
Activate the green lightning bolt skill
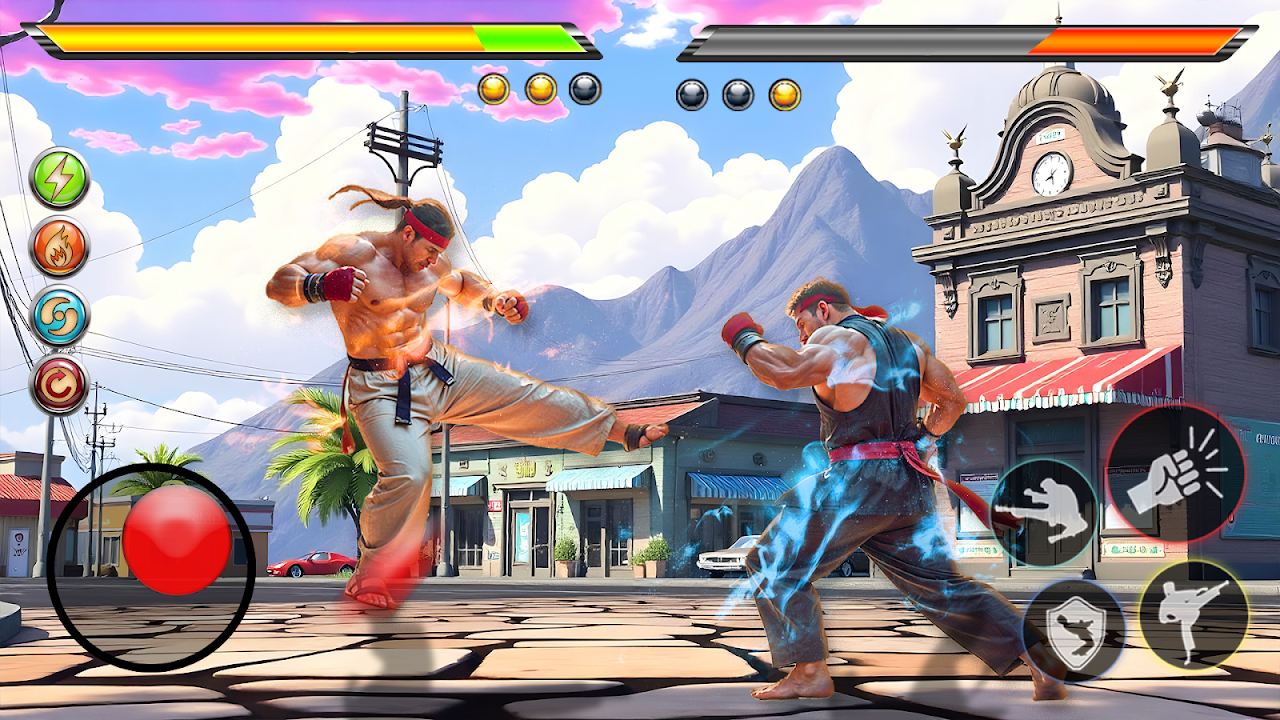tap(59, 178)
